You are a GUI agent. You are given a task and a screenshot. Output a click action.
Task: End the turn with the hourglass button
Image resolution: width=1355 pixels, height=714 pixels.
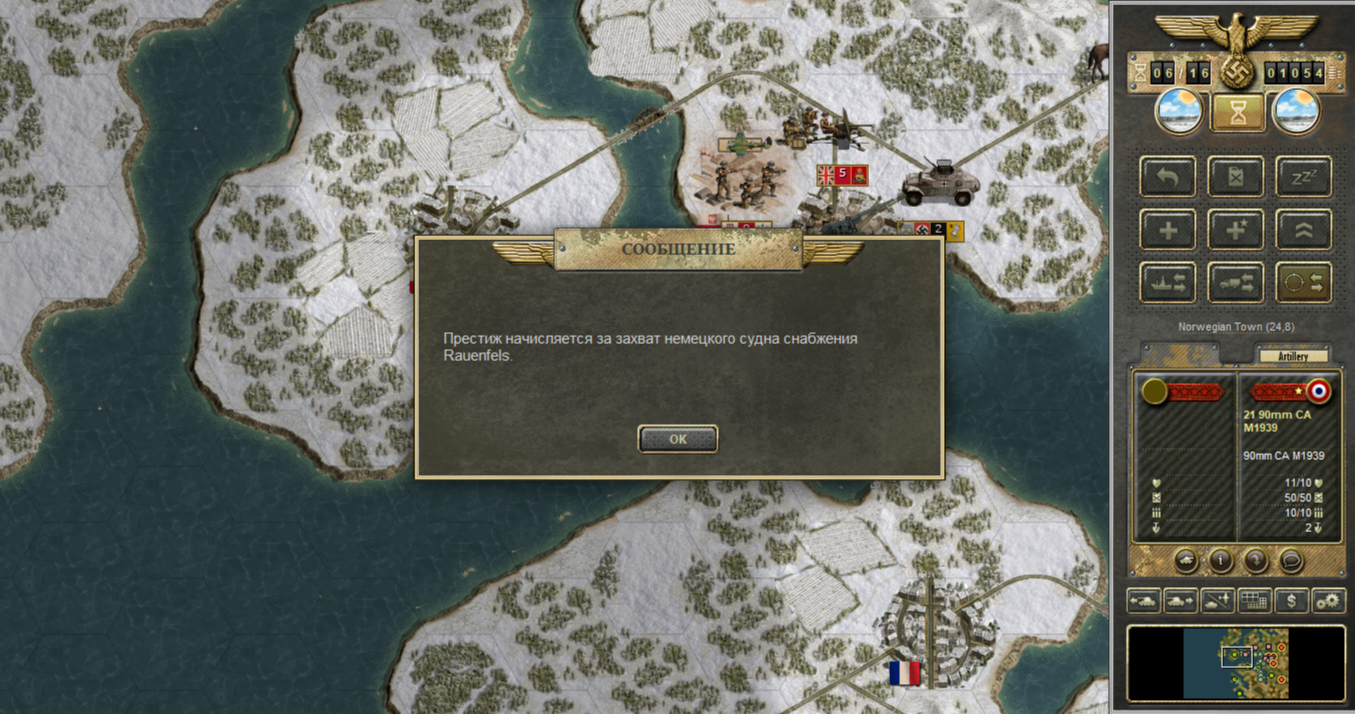[x=1238, y=112]
